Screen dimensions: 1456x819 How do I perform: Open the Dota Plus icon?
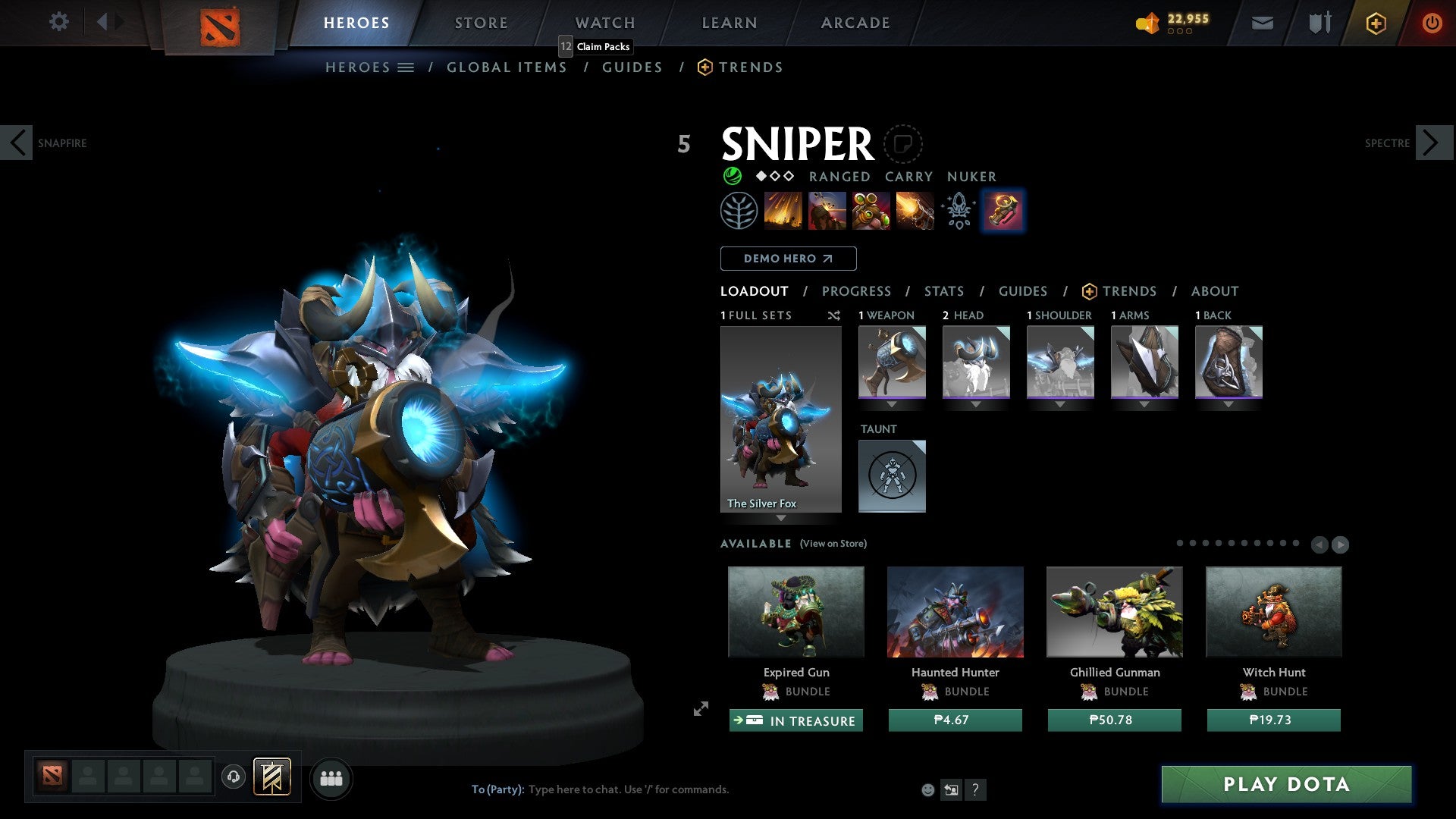(1375, 23)
